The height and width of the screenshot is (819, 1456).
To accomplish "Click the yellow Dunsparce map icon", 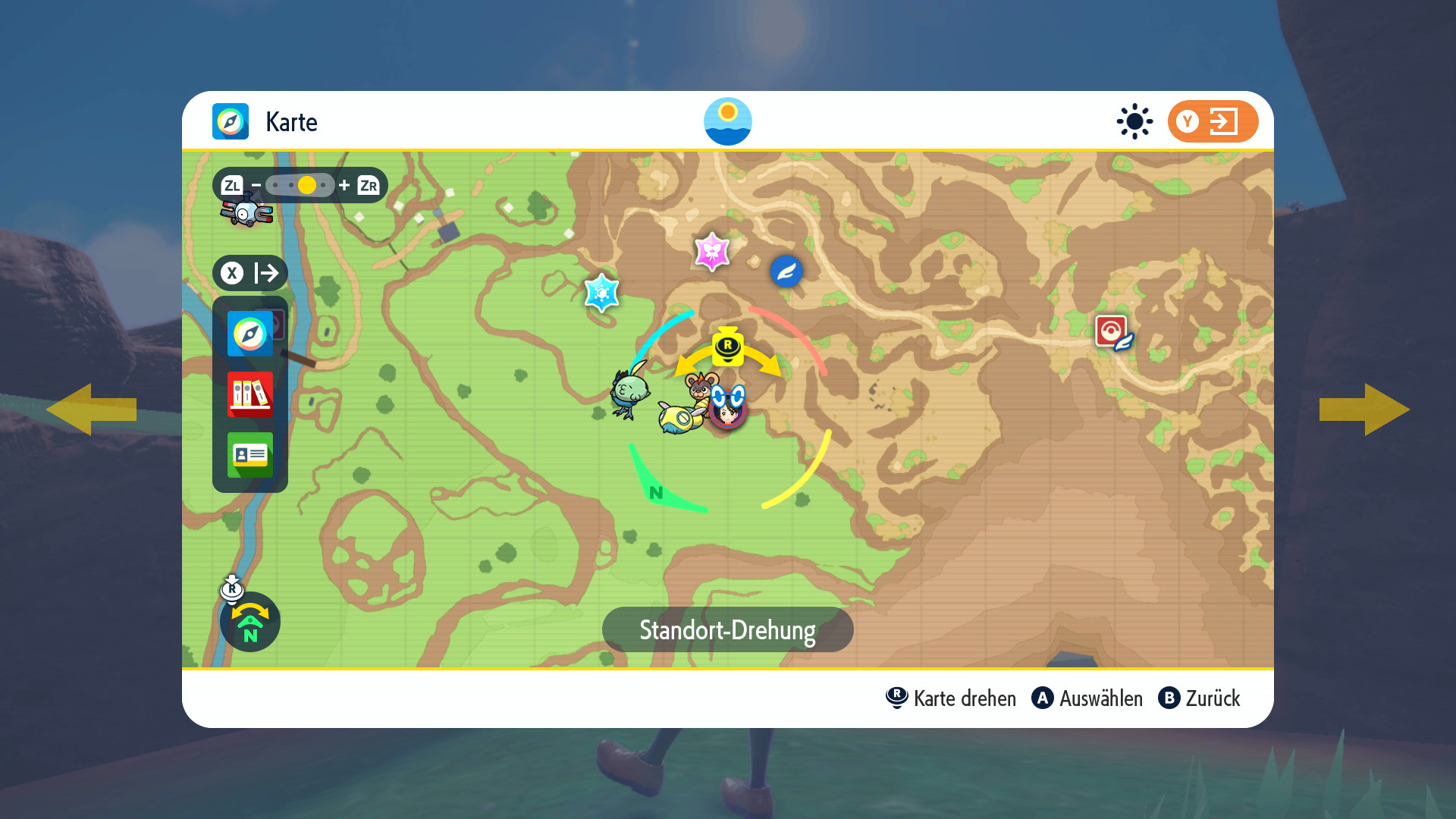I will (679, 418).
